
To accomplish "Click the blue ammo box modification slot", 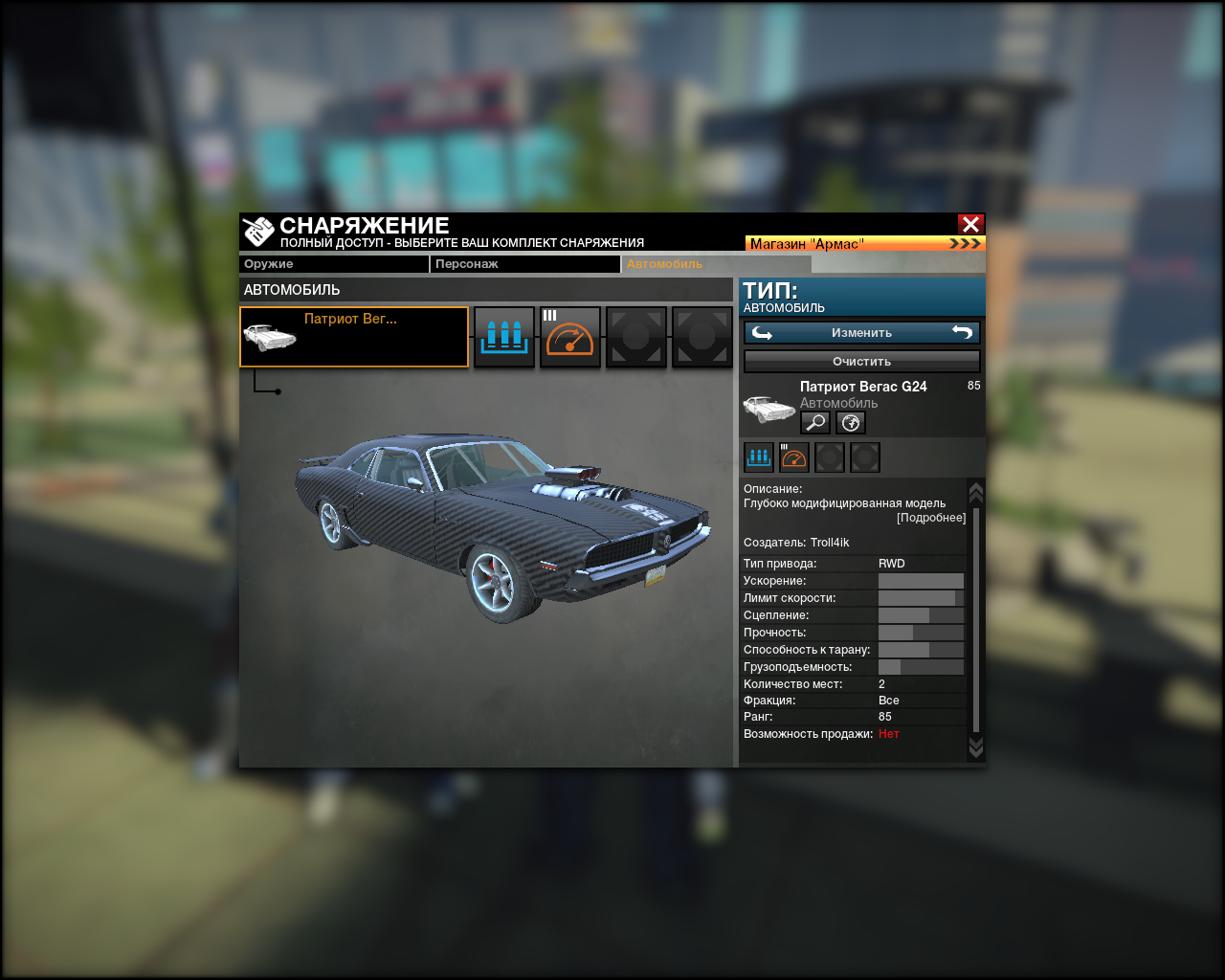I will coord(504,337).
